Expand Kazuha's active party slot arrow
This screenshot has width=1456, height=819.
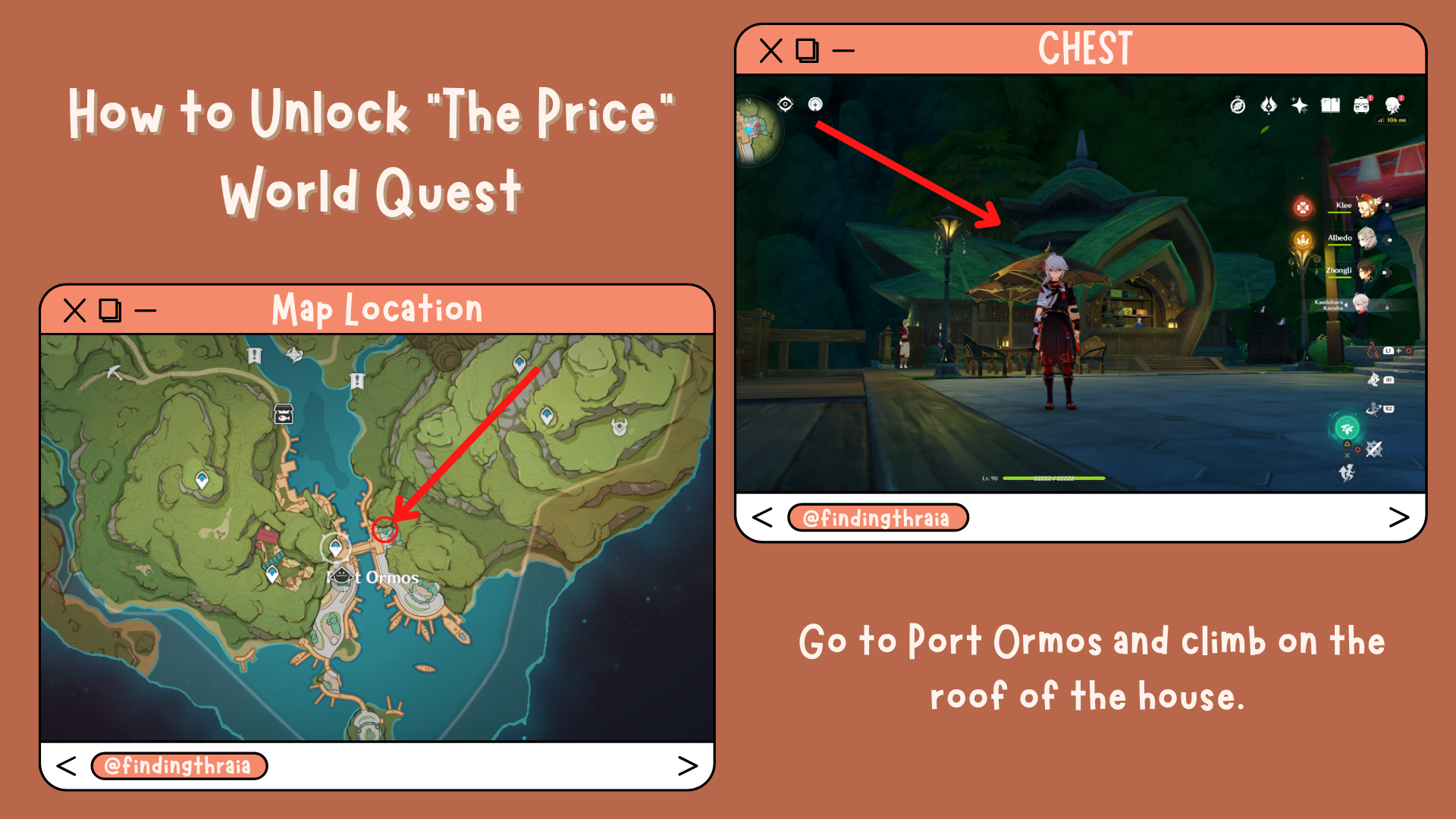1346,305
